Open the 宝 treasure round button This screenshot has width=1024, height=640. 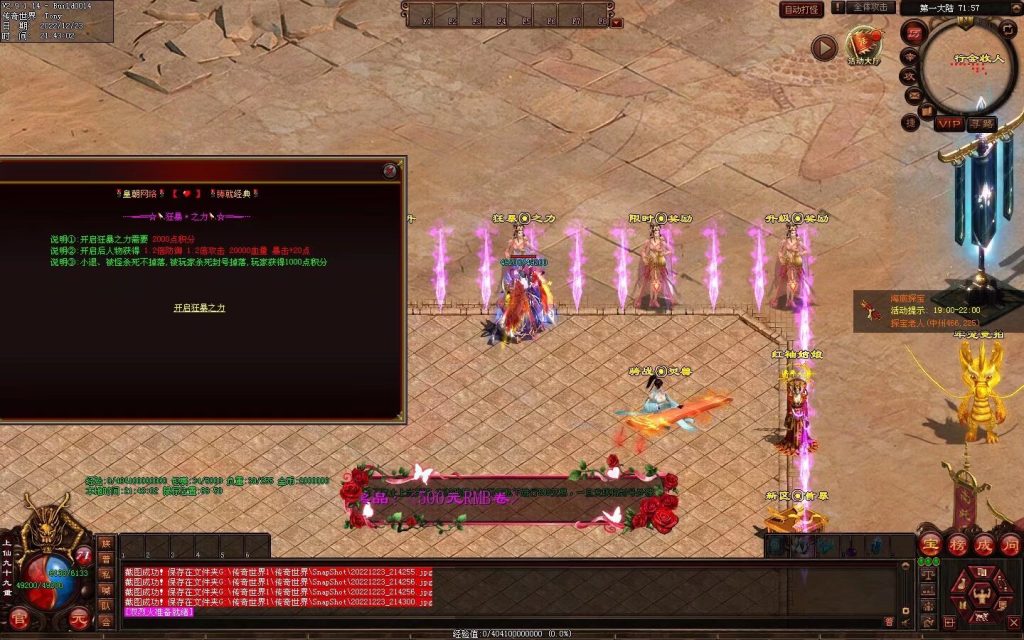(931, 544)
